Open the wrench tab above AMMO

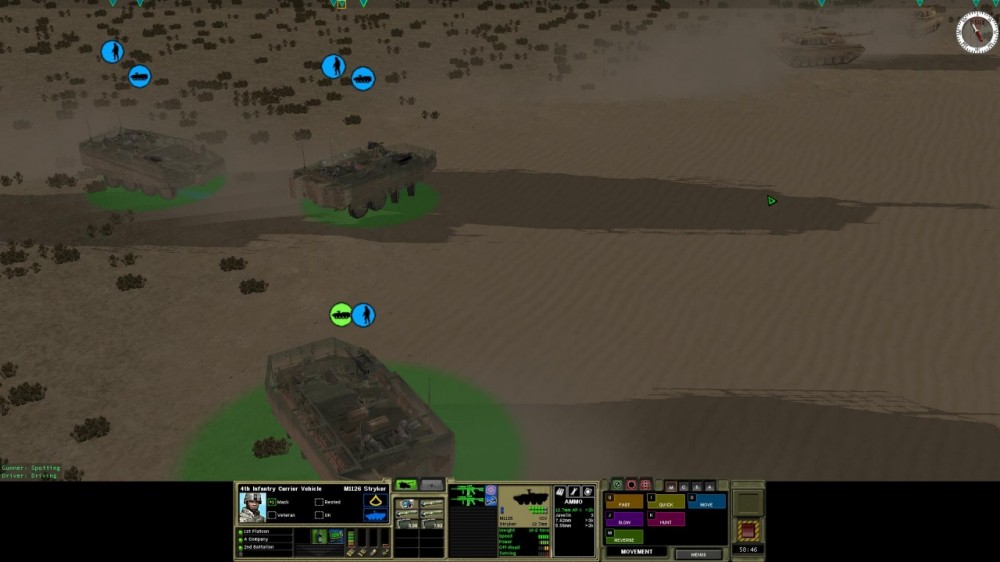[574, 492]
